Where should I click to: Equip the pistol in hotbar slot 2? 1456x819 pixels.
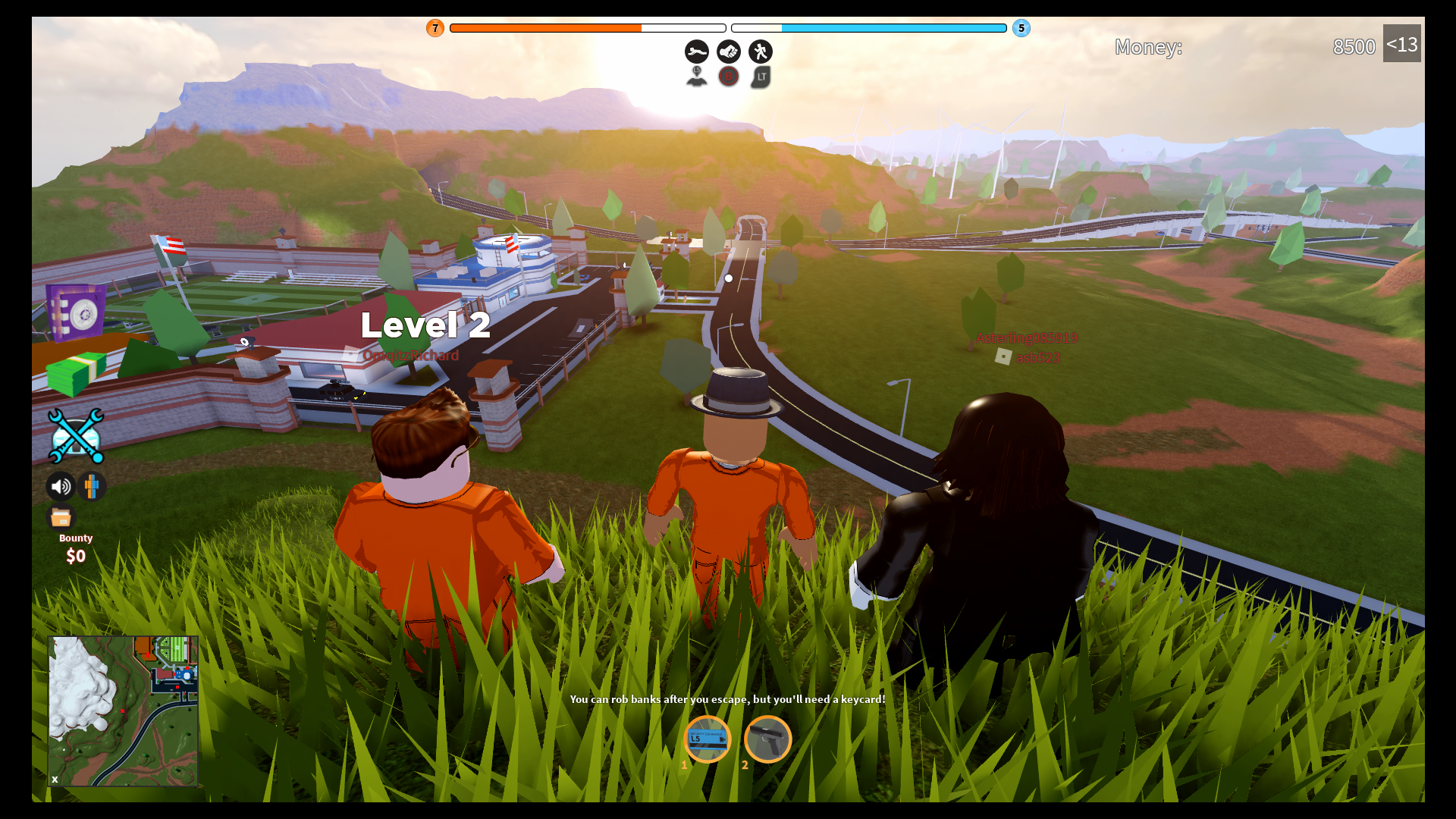(767, 739)
